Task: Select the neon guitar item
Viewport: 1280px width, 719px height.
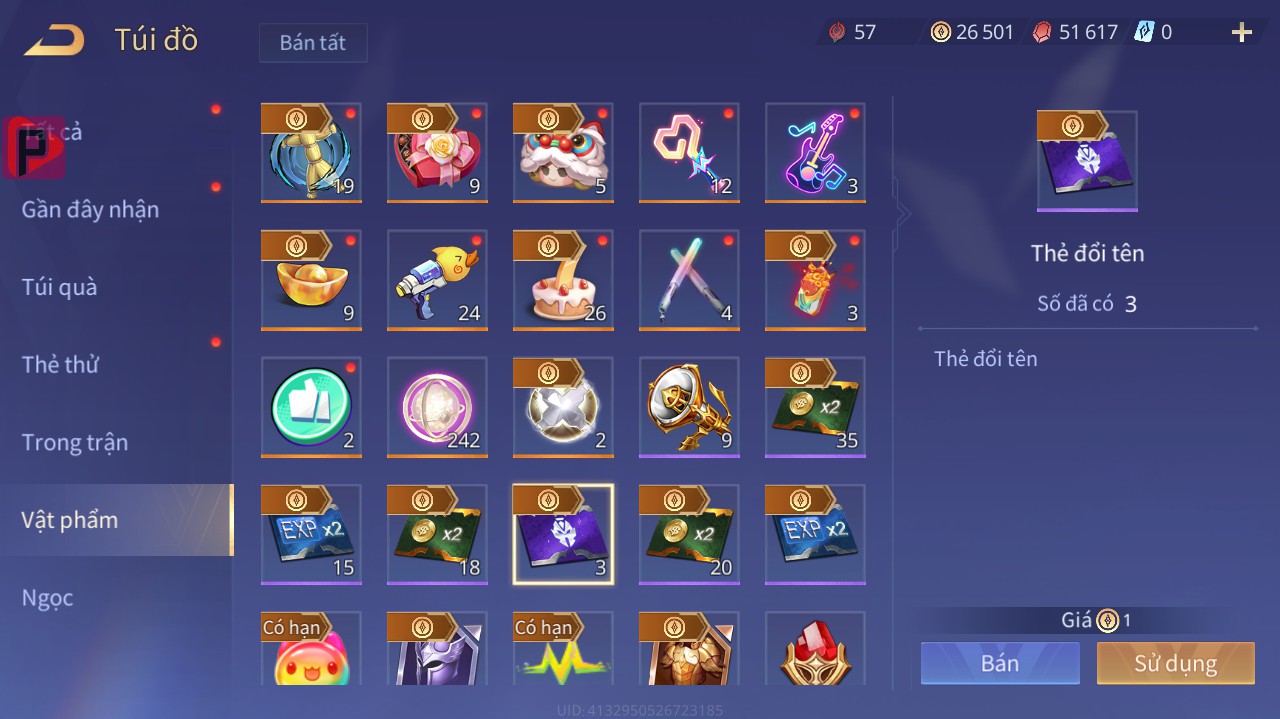Action: pyautogui.click(x=815, y=152)
